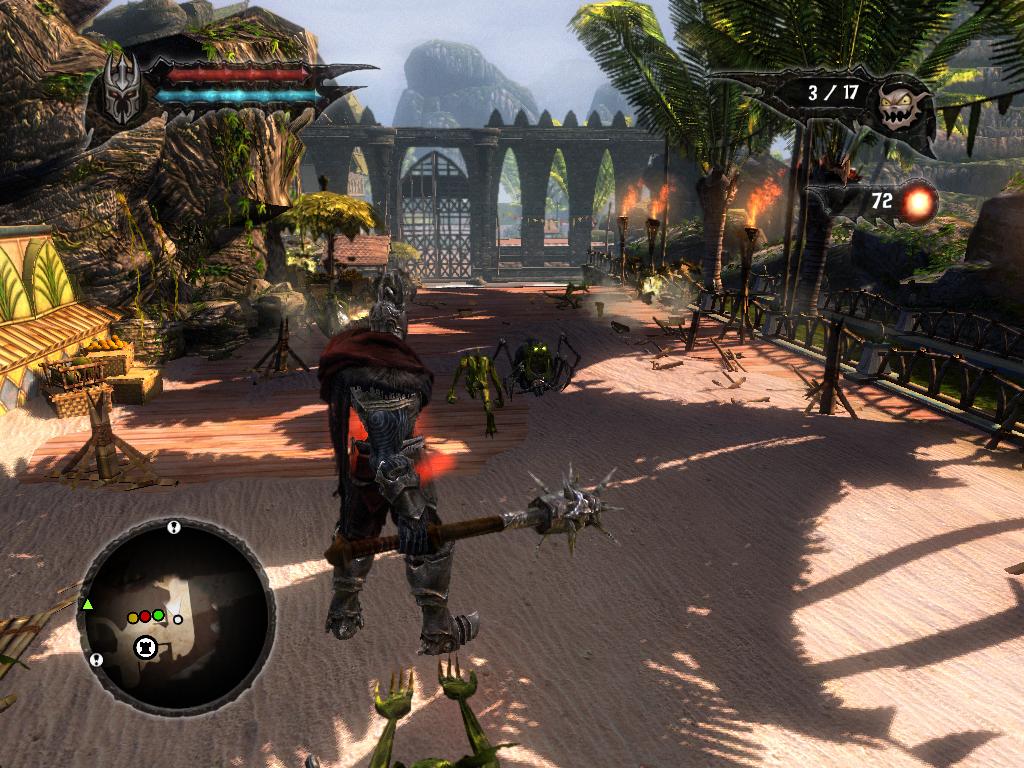1024x768 pixels.
Task: Click the glowing life force orb icon
Action: [916, 203]
